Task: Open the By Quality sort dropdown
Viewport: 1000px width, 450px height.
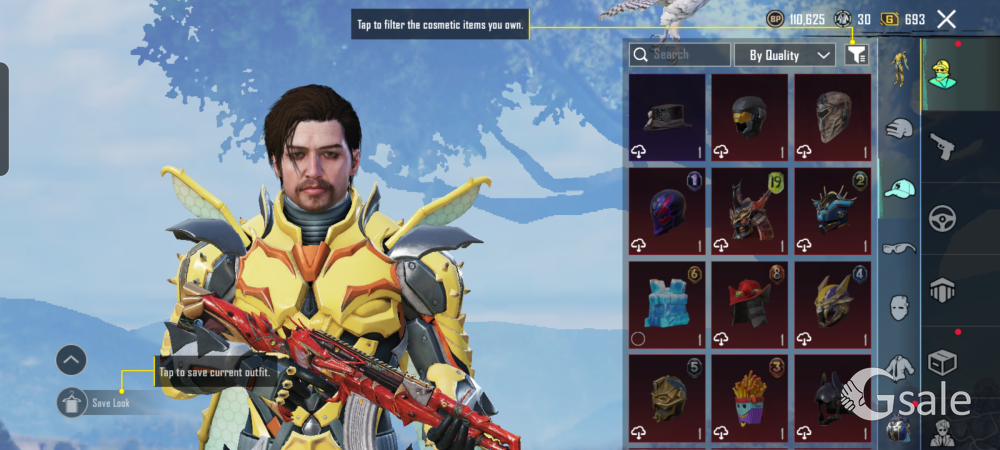Action: pos(785,55)
